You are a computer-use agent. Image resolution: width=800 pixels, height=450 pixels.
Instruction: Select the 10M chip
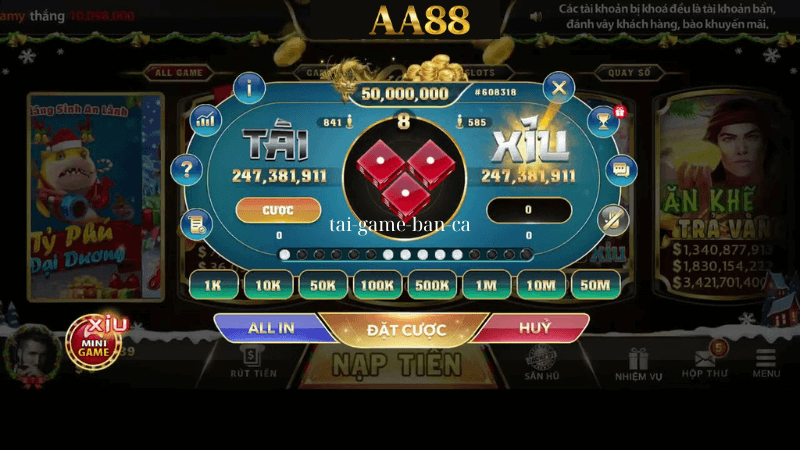pos(541,285)
